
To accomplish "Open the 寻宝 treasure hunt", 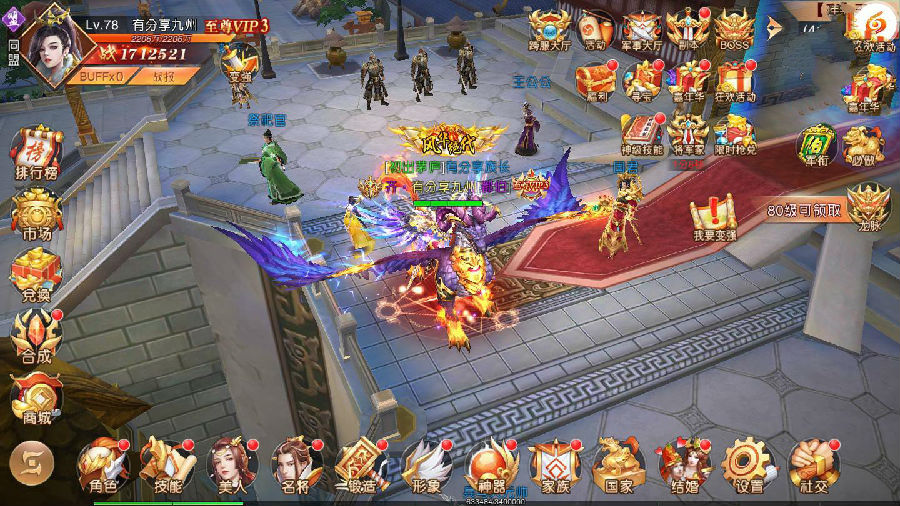I will click(x=642, y=78).
